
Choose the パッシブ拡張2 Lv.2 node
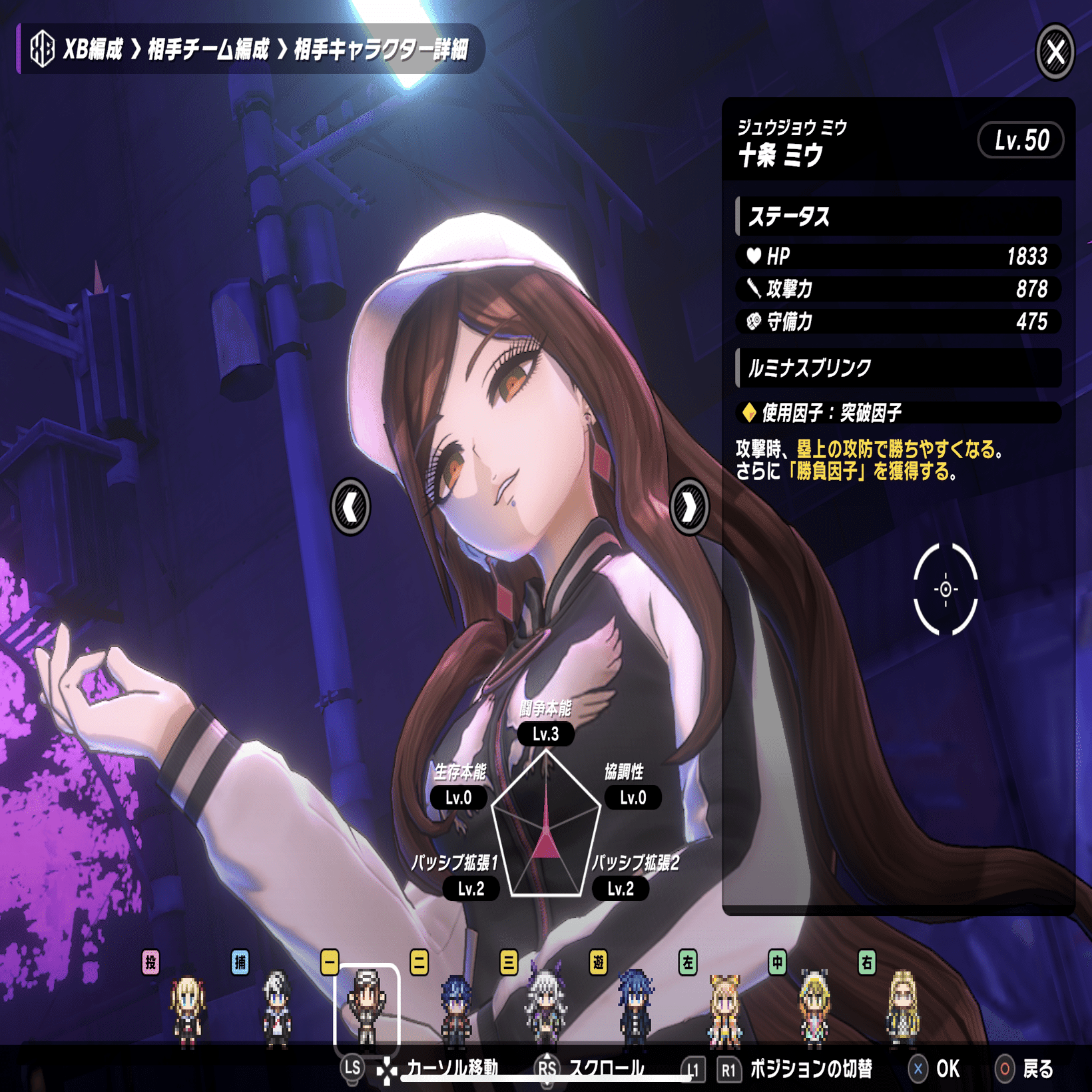tap(620, 888)
